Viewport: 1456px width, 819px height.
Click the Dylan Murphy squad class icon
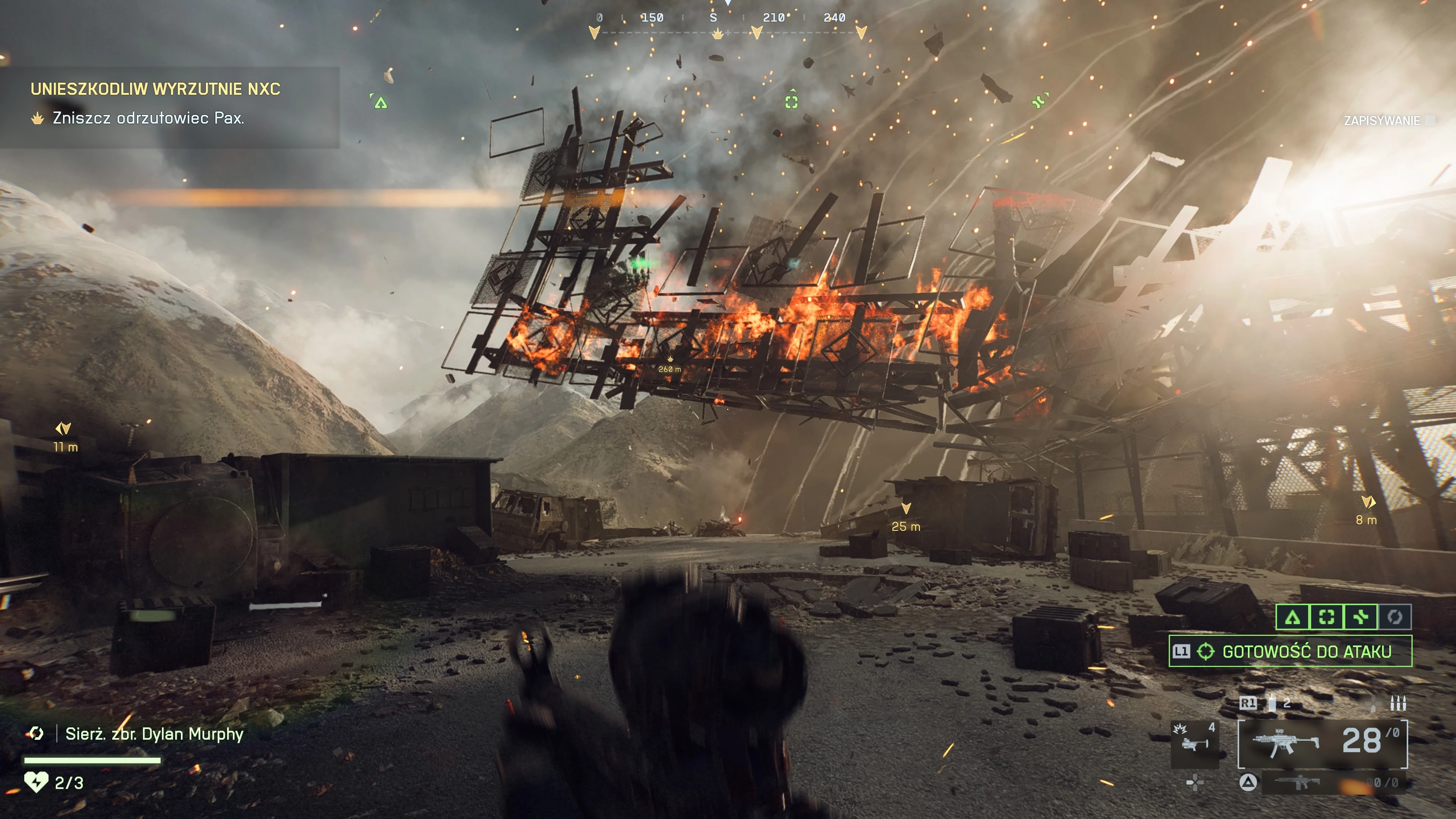click(36, 734)
